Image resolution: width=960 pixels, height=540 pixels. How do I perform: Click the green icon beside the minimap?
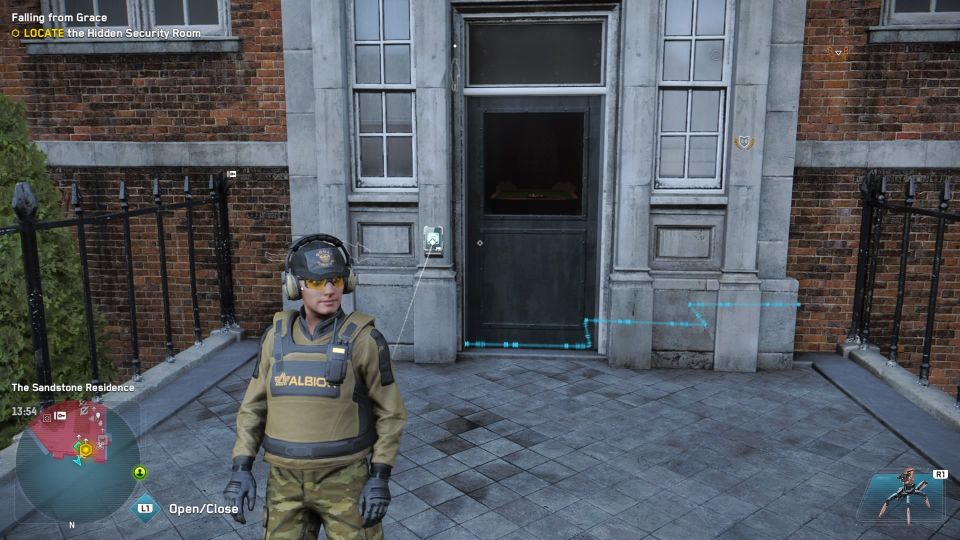(140, 472)
